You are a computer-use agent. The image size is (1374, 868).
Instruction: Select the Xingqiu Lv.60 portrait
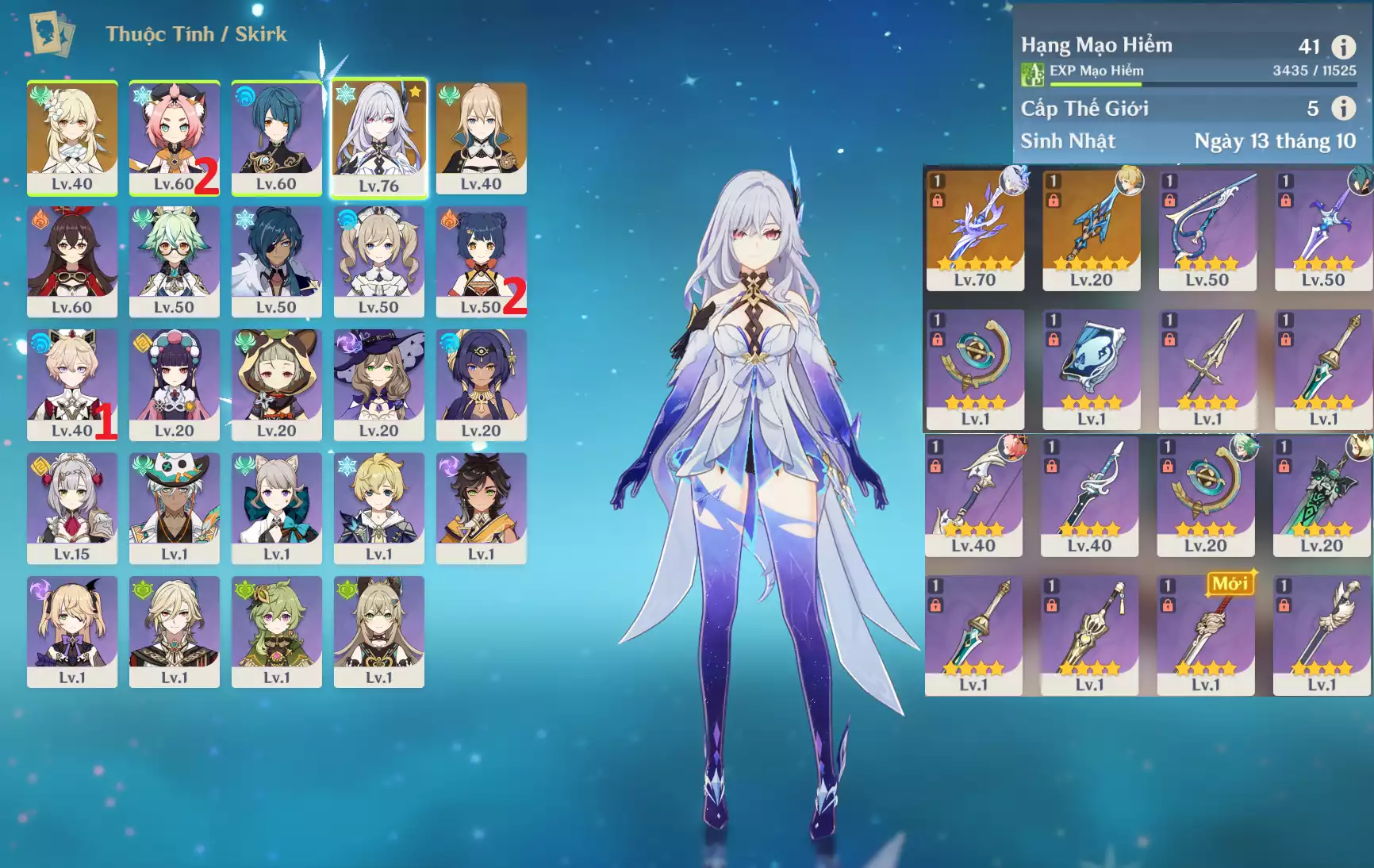click(276, 136)
